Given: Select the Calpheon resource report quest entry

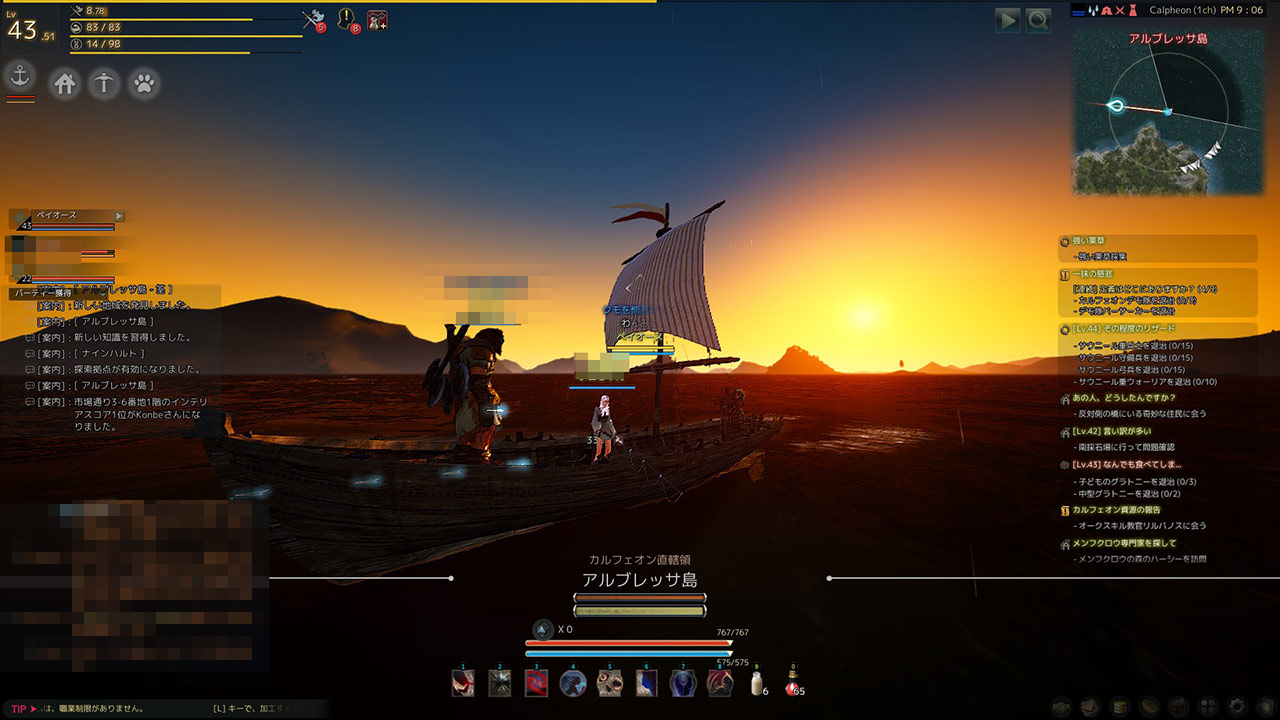Looking at the screenshot, I should [x=1117, y=510].
